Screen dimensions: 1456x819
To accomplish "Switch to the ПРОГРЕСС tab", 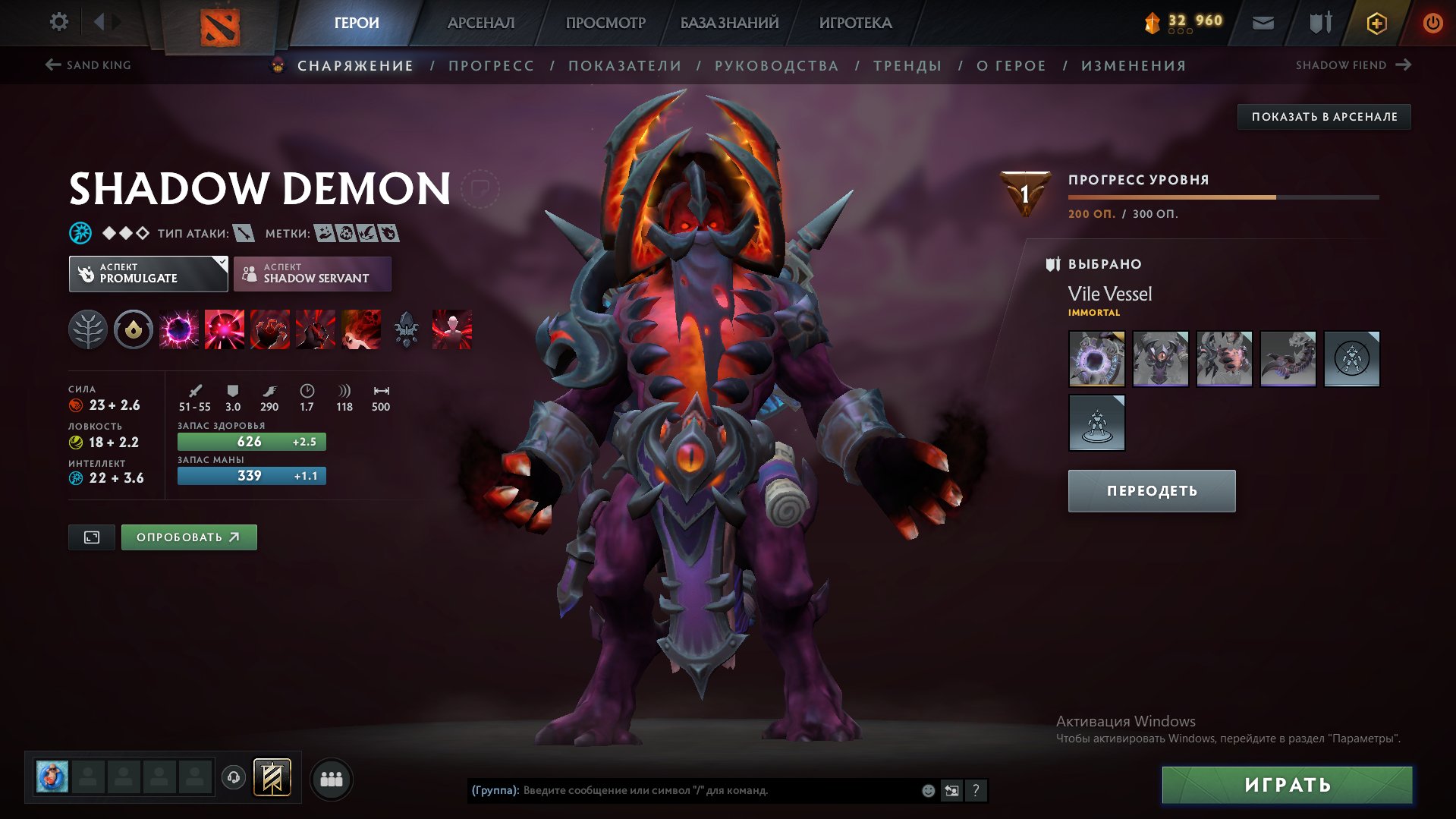I will coord(490,65).
